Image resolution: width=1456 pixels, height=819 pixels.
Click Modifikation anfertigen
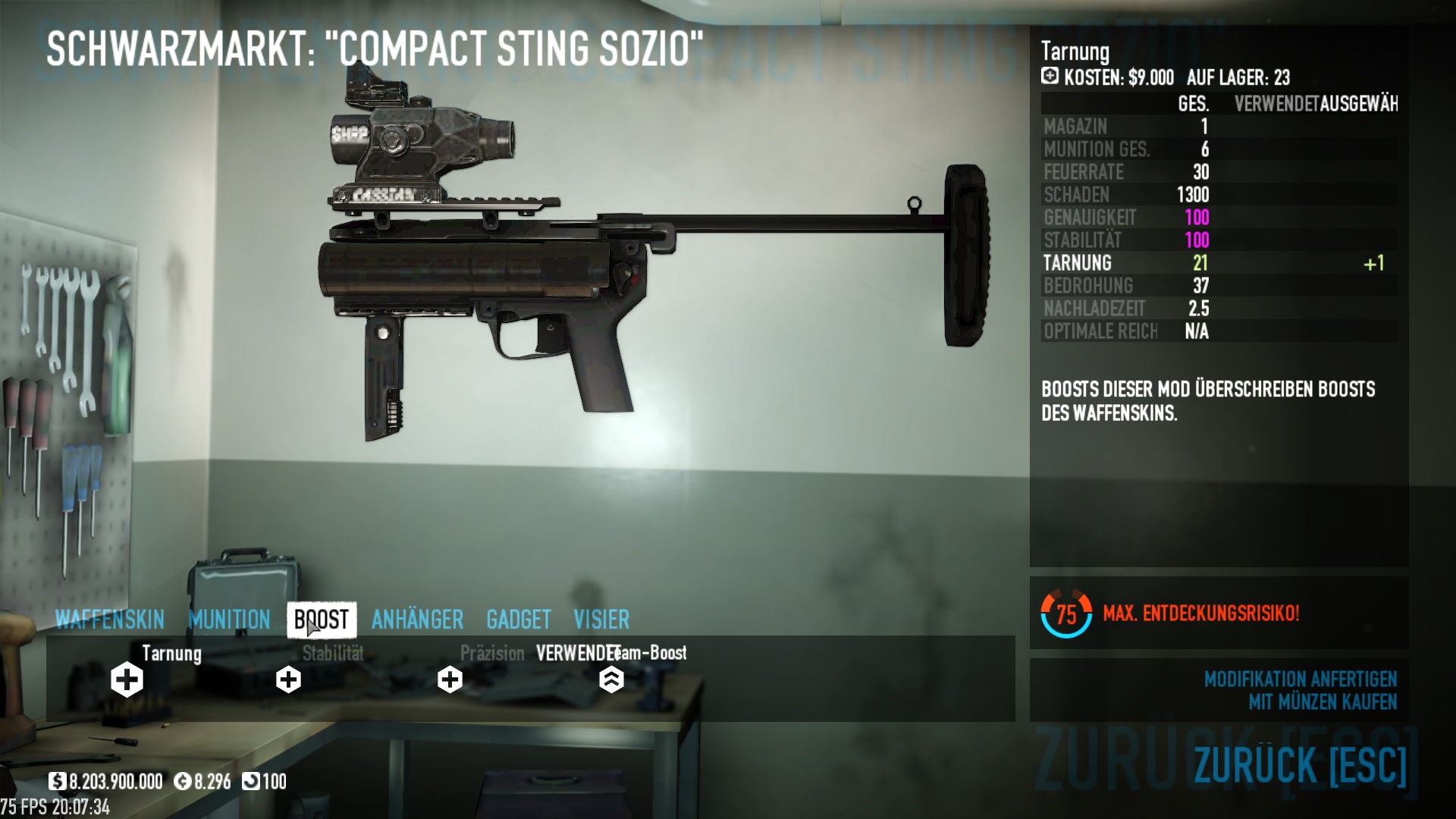coord(1300,679)
